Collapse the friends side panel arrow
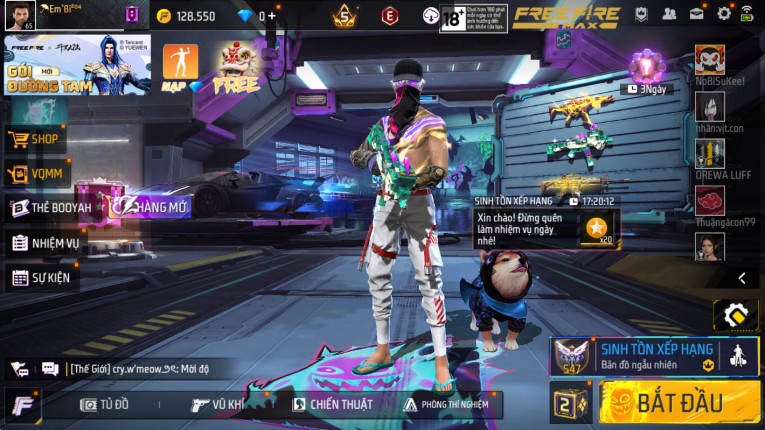The height and width of the screenshot is (430, 765). point(742,278)
